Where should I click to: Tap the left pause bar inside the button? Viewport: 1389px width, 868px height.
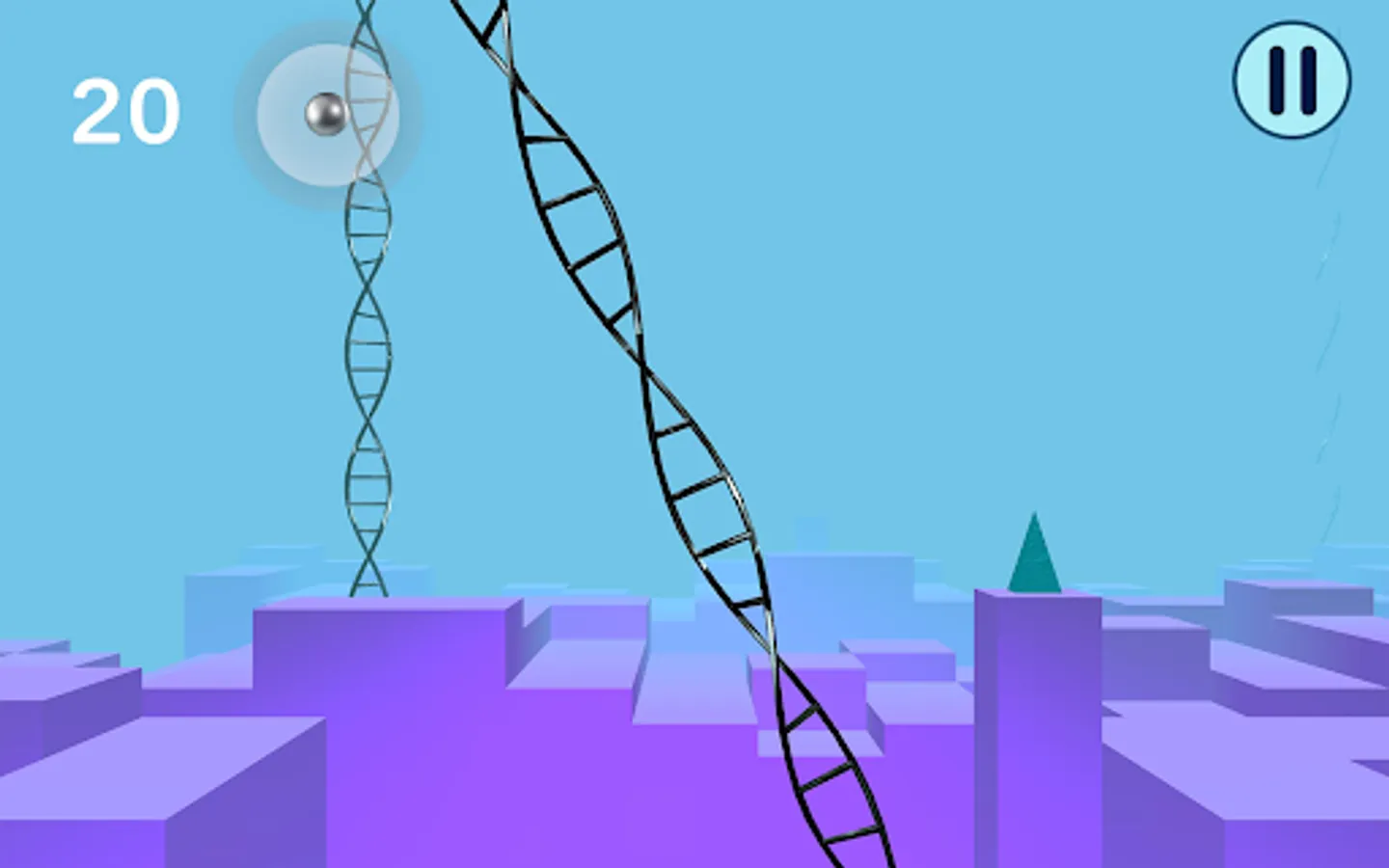(1275, 81)
